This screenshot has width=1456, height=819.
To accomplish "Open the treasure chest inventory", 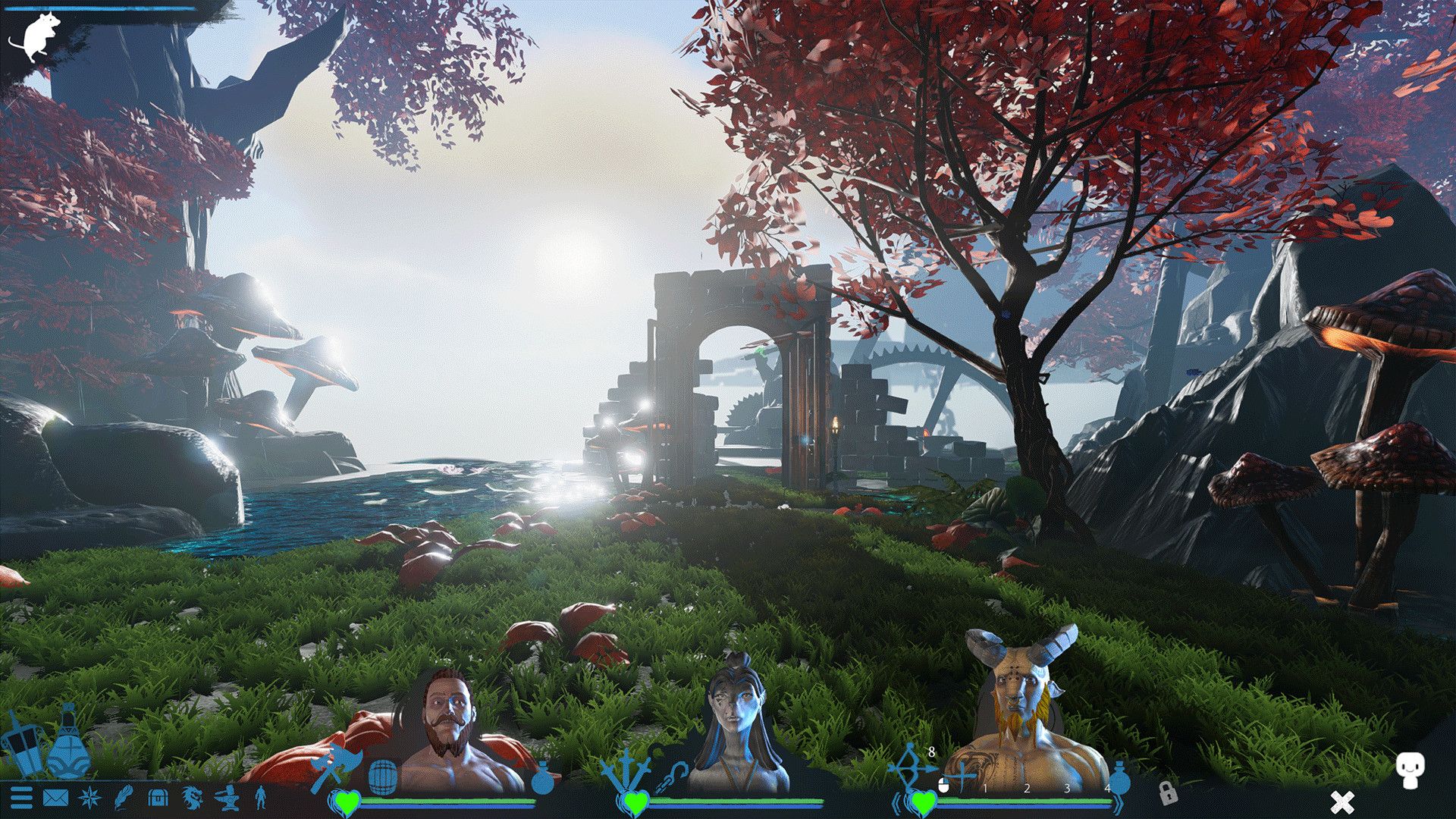I will point(158,798).
